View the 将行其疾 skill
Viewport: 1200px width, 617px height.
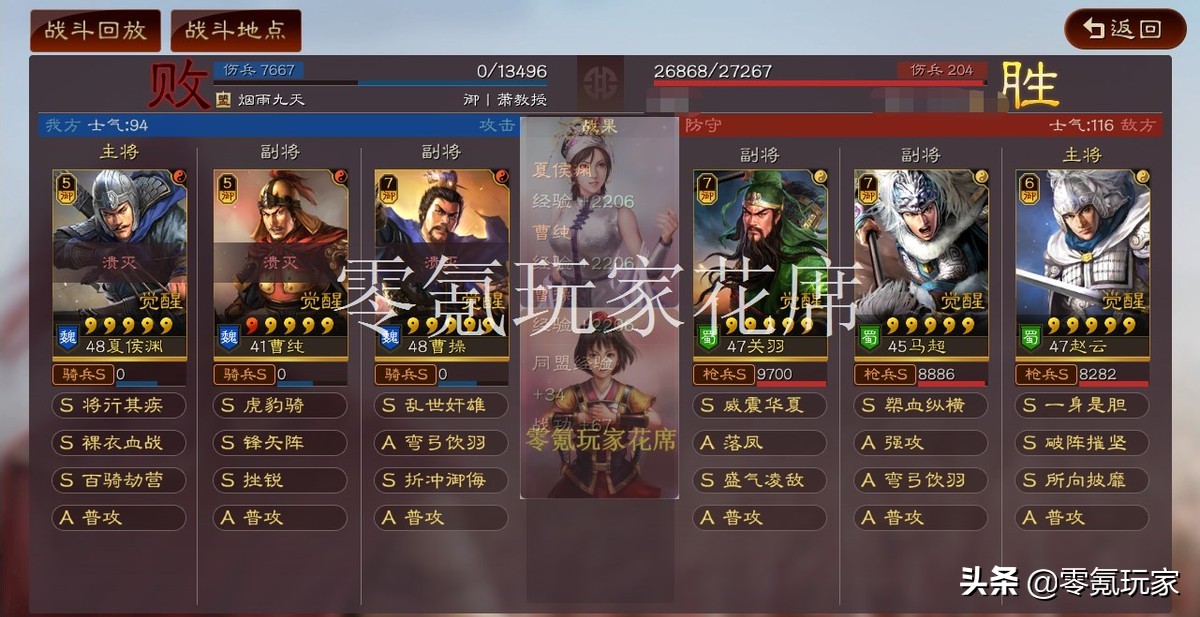[x=119, y=406]
